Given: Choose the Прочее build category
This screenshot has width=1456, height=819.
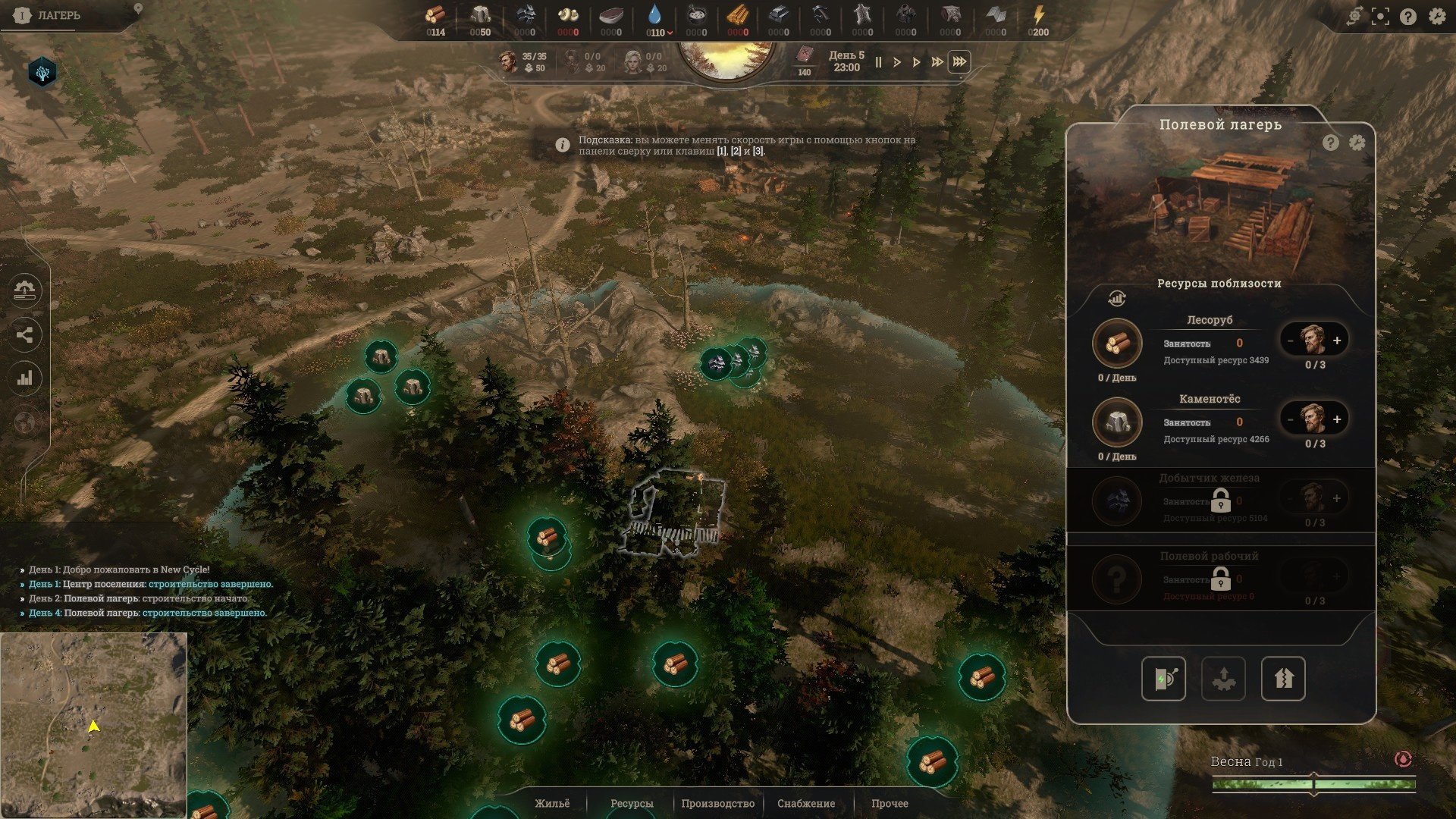Looking at the screenshot, I should click(889, 803).
